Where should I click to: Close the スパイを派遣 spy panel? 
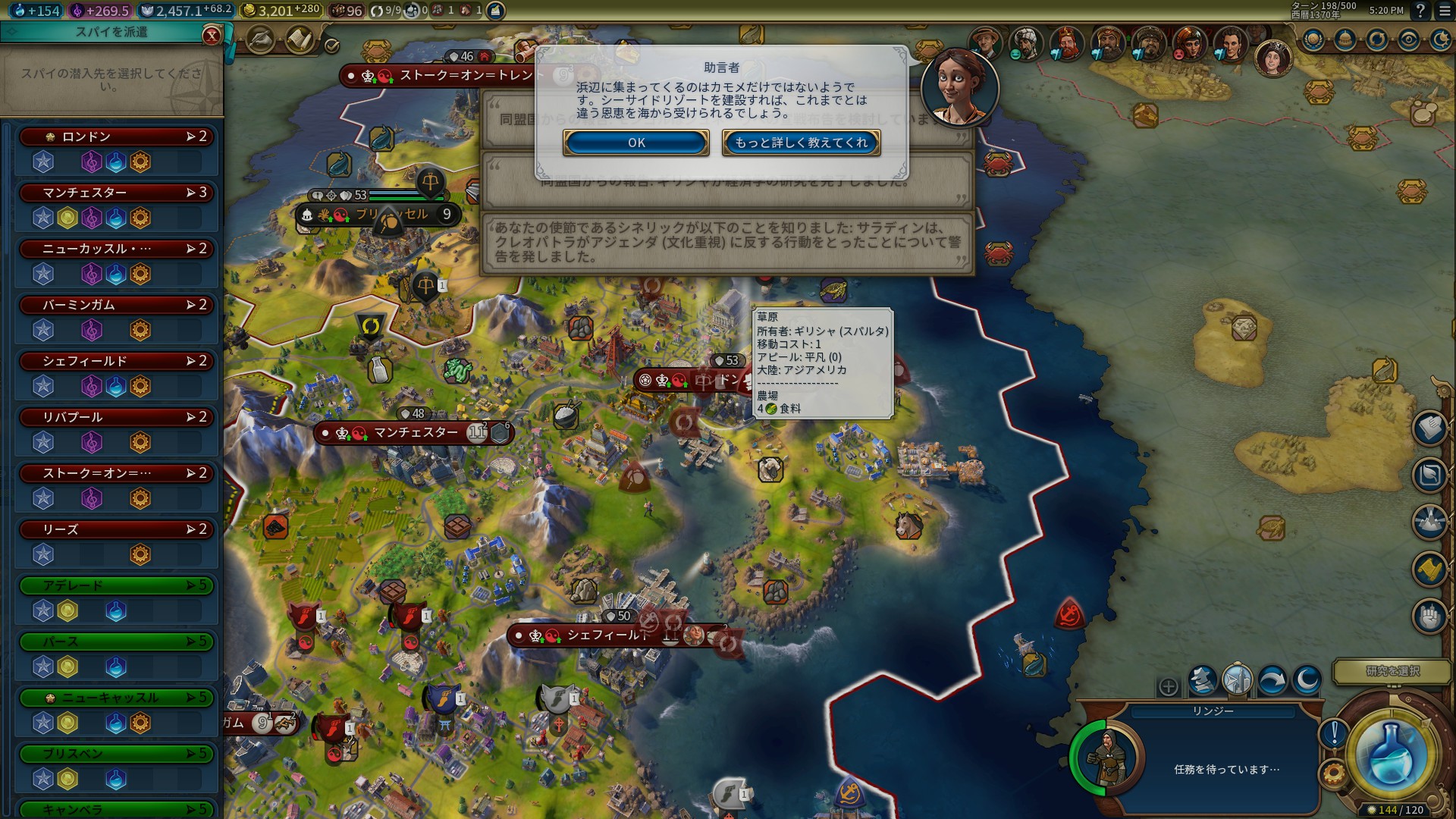(x=212, y=35)
